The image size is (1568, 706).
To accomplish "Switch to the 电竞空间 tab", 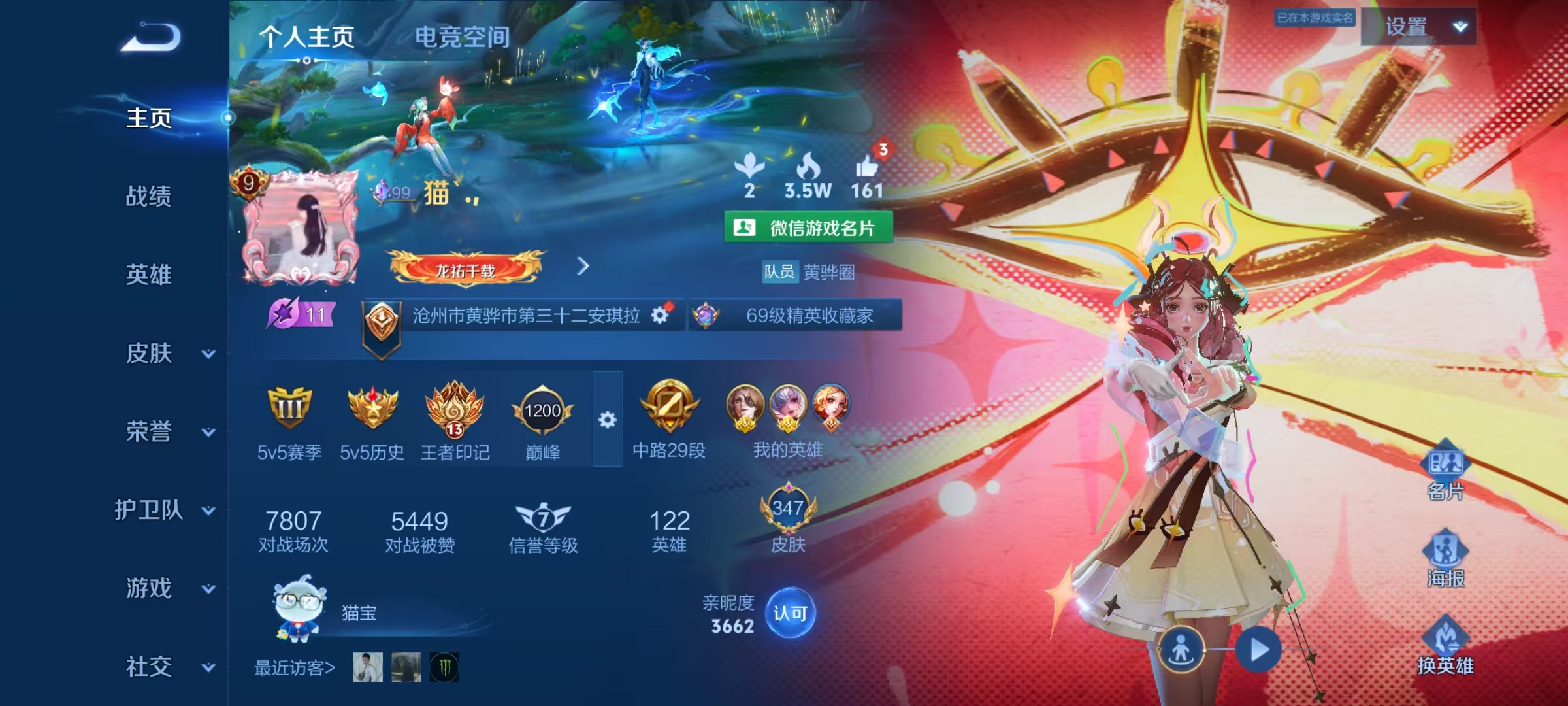I will tap(462, 37).
